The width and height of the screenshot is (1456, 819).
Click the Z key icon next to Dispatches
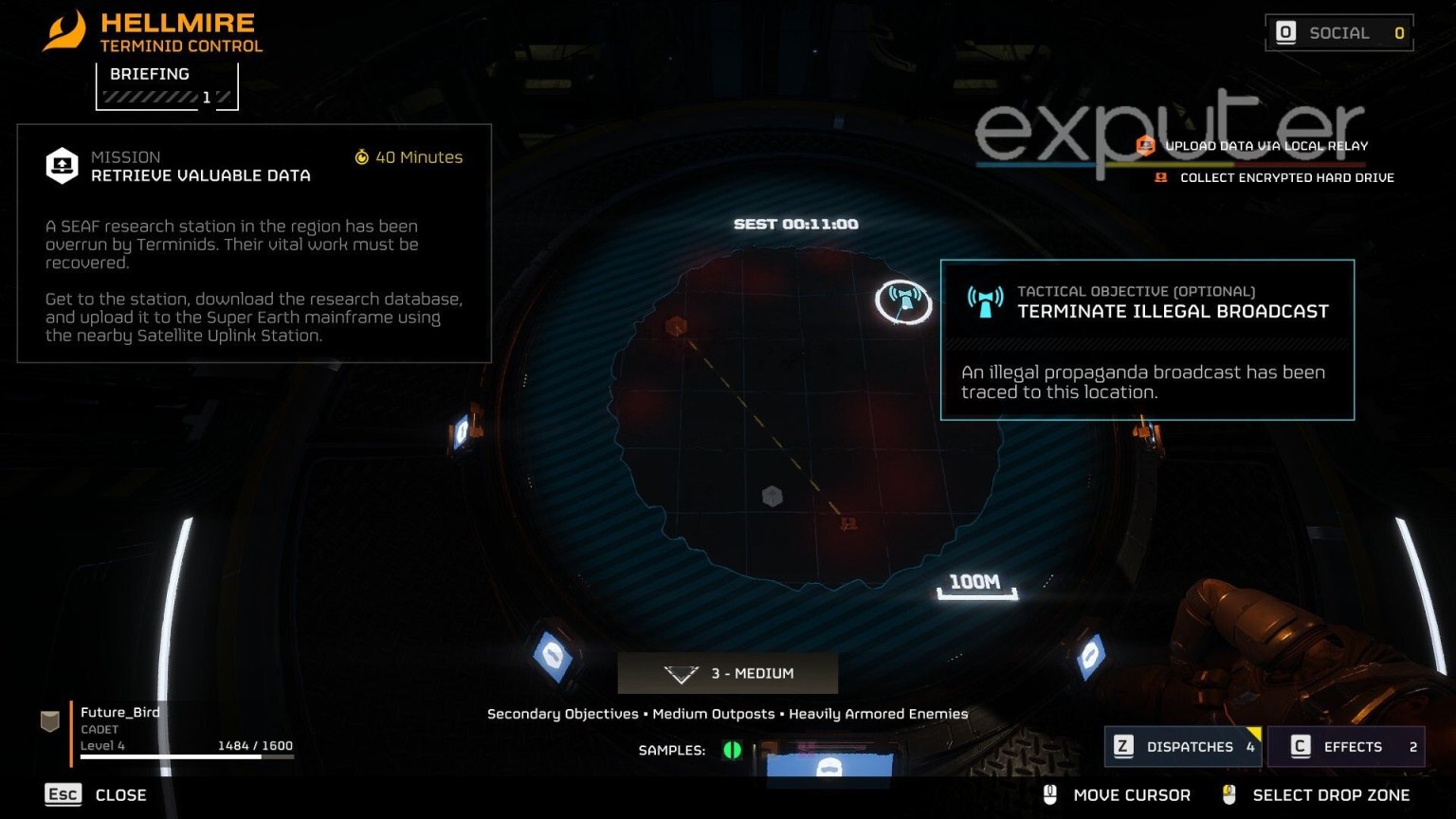click(1124, 746)
